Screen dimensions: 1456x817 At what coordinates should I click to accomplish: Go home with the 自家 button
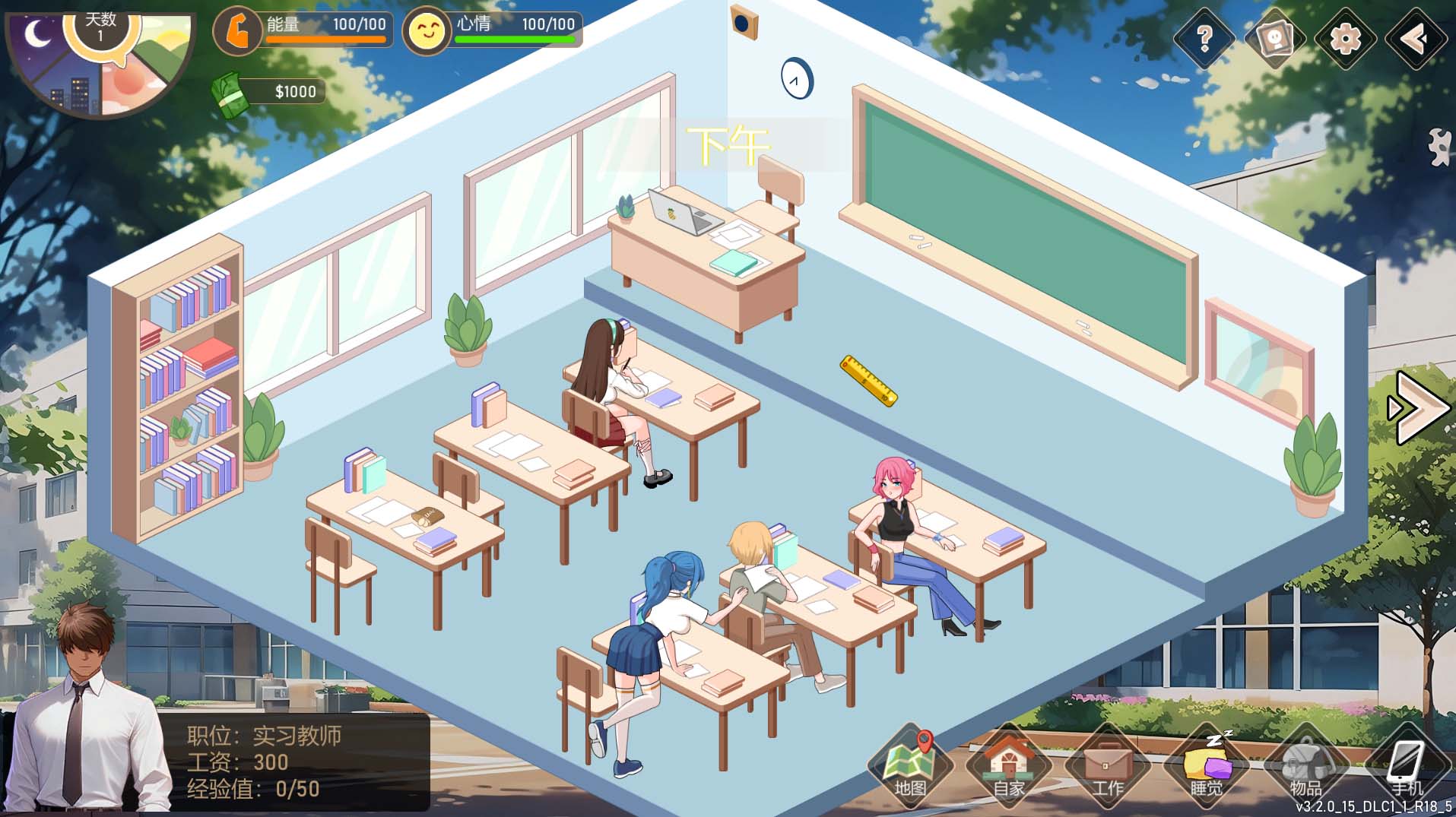point(1009,766)
